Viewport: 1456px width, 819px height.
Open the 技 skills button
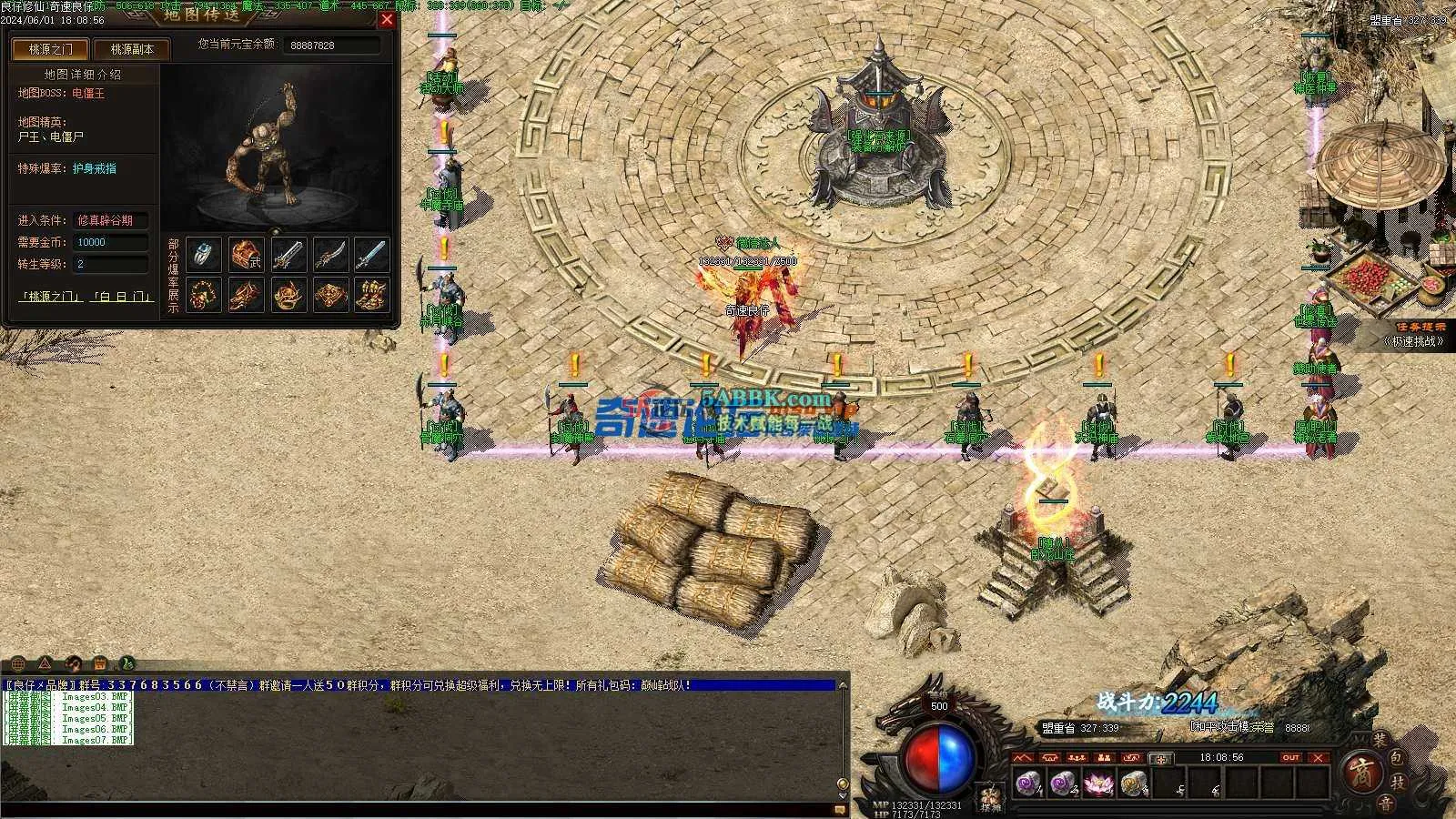[1400, 782]
